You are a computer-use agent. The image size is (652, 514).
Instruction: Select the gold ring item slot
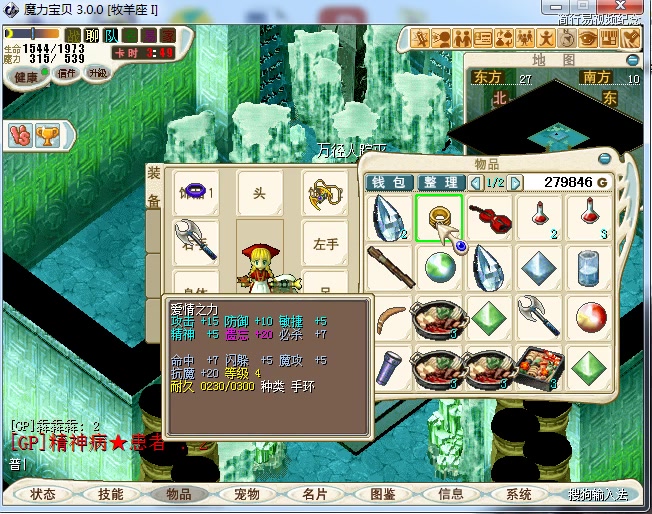pyautogui.click(x=438, y=218)
